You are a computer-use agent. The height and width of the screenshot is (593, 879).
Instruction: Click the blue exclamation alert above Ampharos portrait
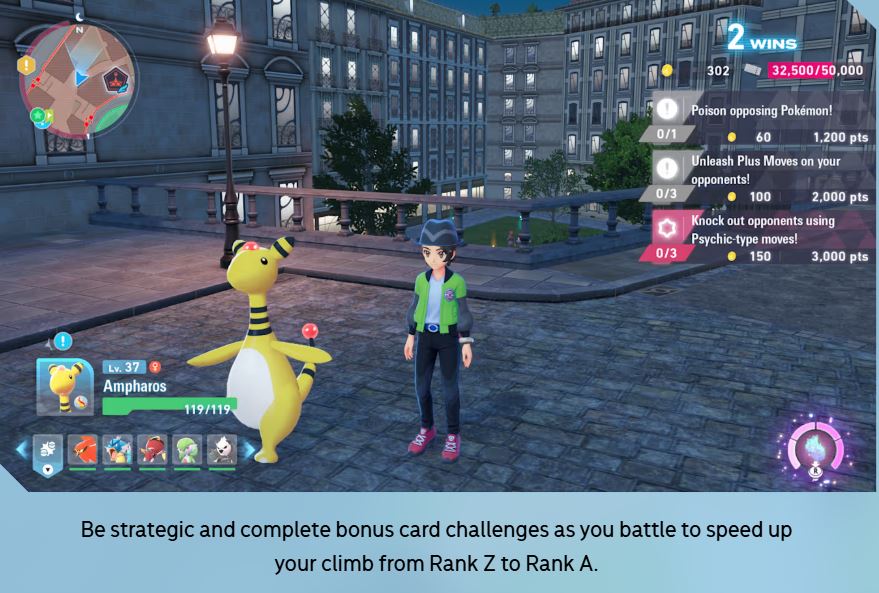click(x=63, y=341)
